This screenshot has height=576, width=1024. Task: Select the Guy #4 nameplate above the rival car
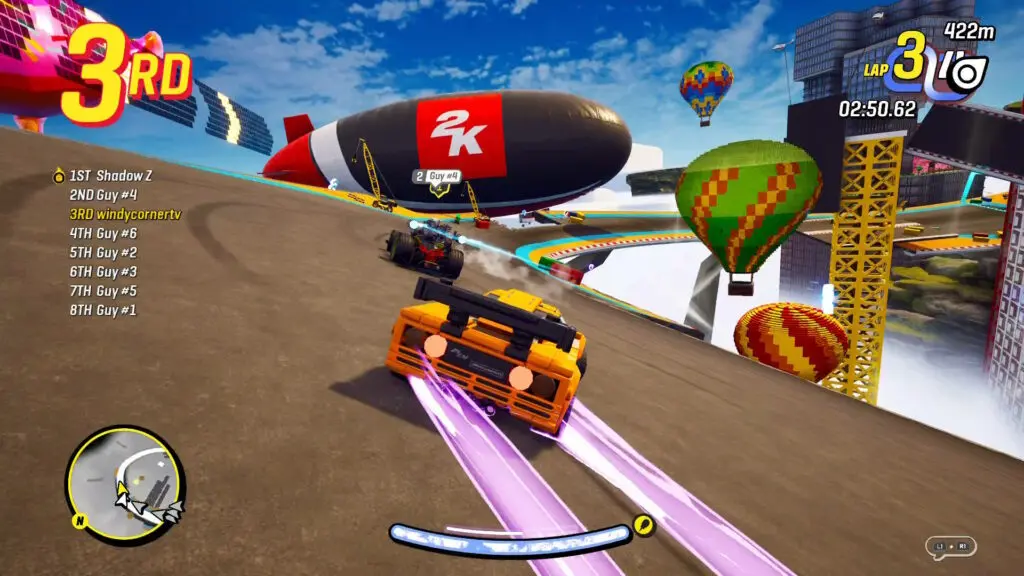tap(437, 177)
